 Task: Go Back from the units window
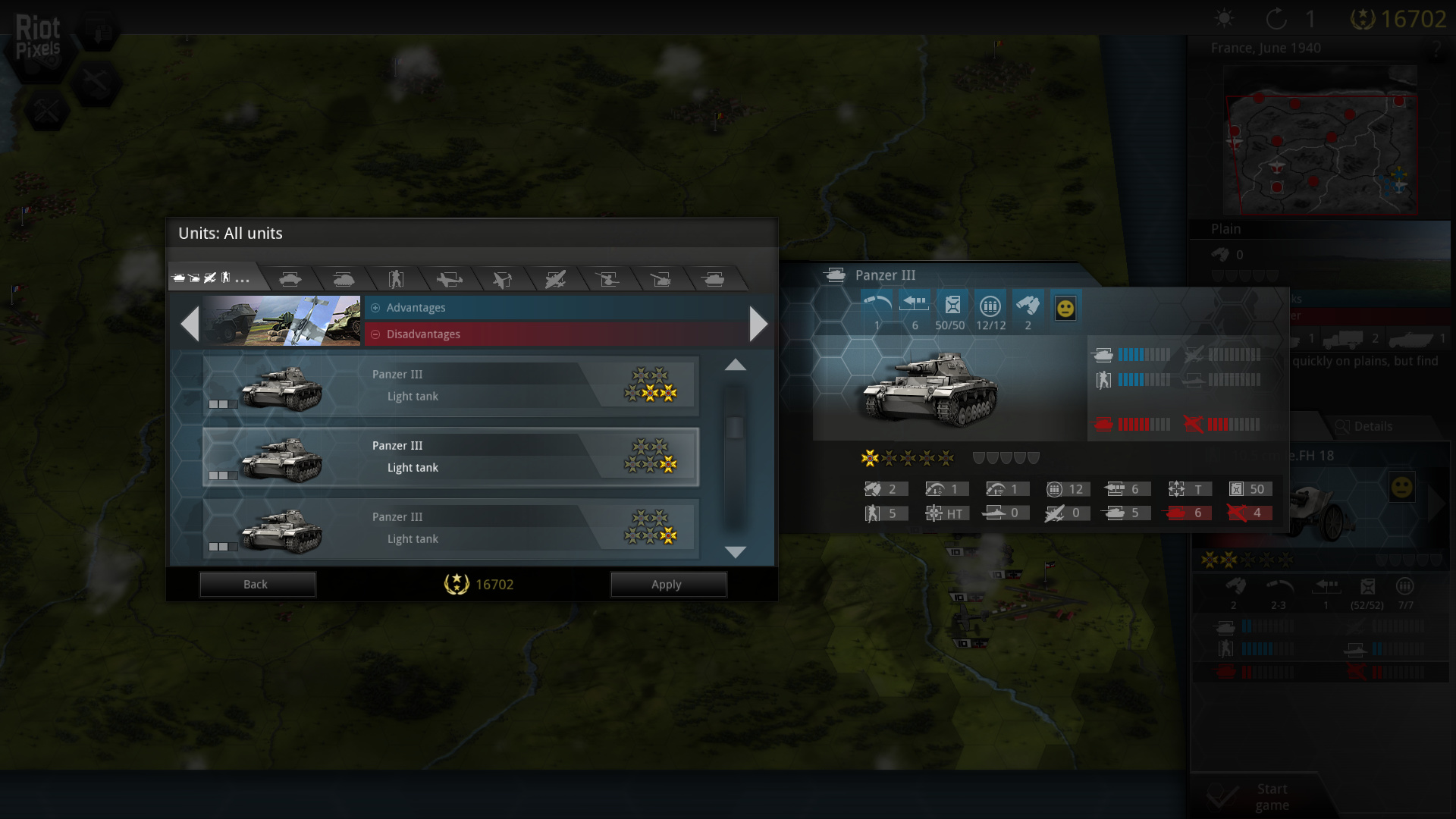[x=256, y=584]
